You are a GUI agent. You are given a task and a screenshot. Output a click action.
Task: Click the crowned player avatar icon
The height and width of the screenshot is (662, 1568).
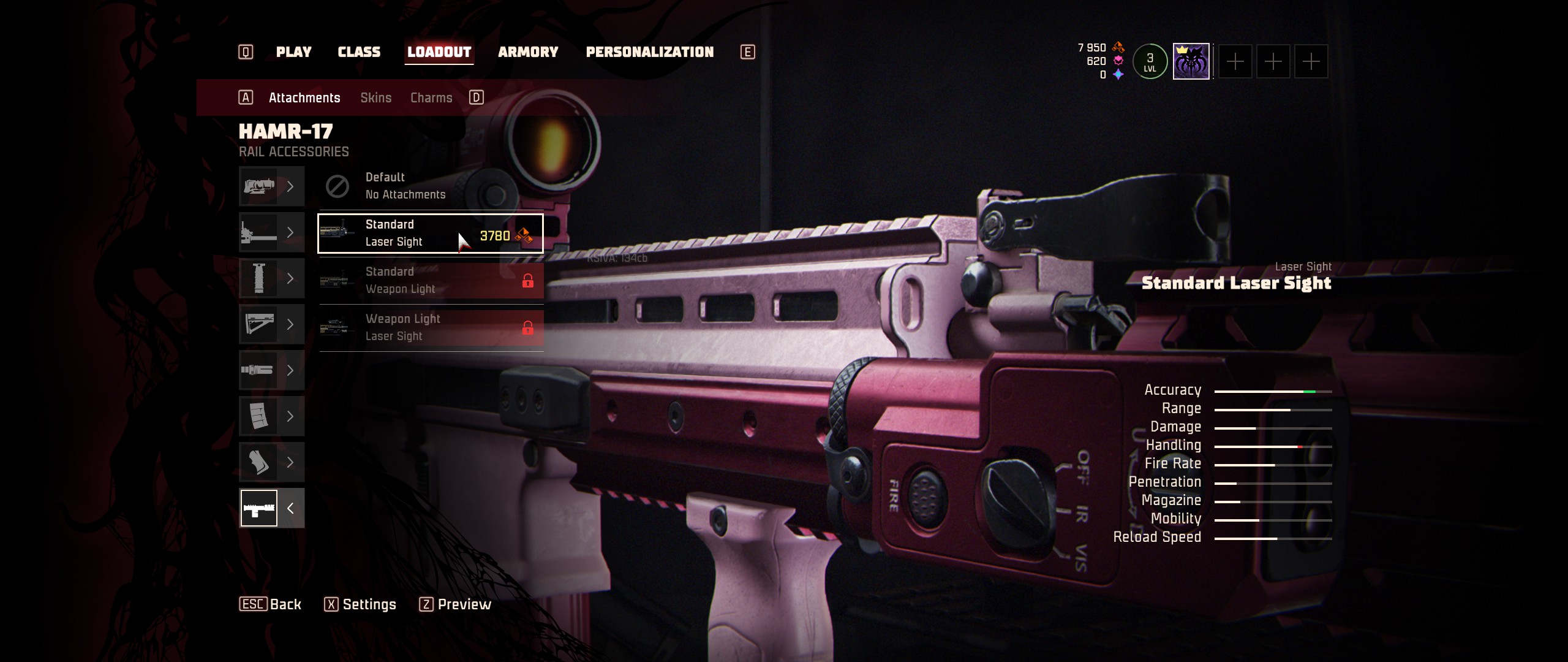tap(1191, 61)
